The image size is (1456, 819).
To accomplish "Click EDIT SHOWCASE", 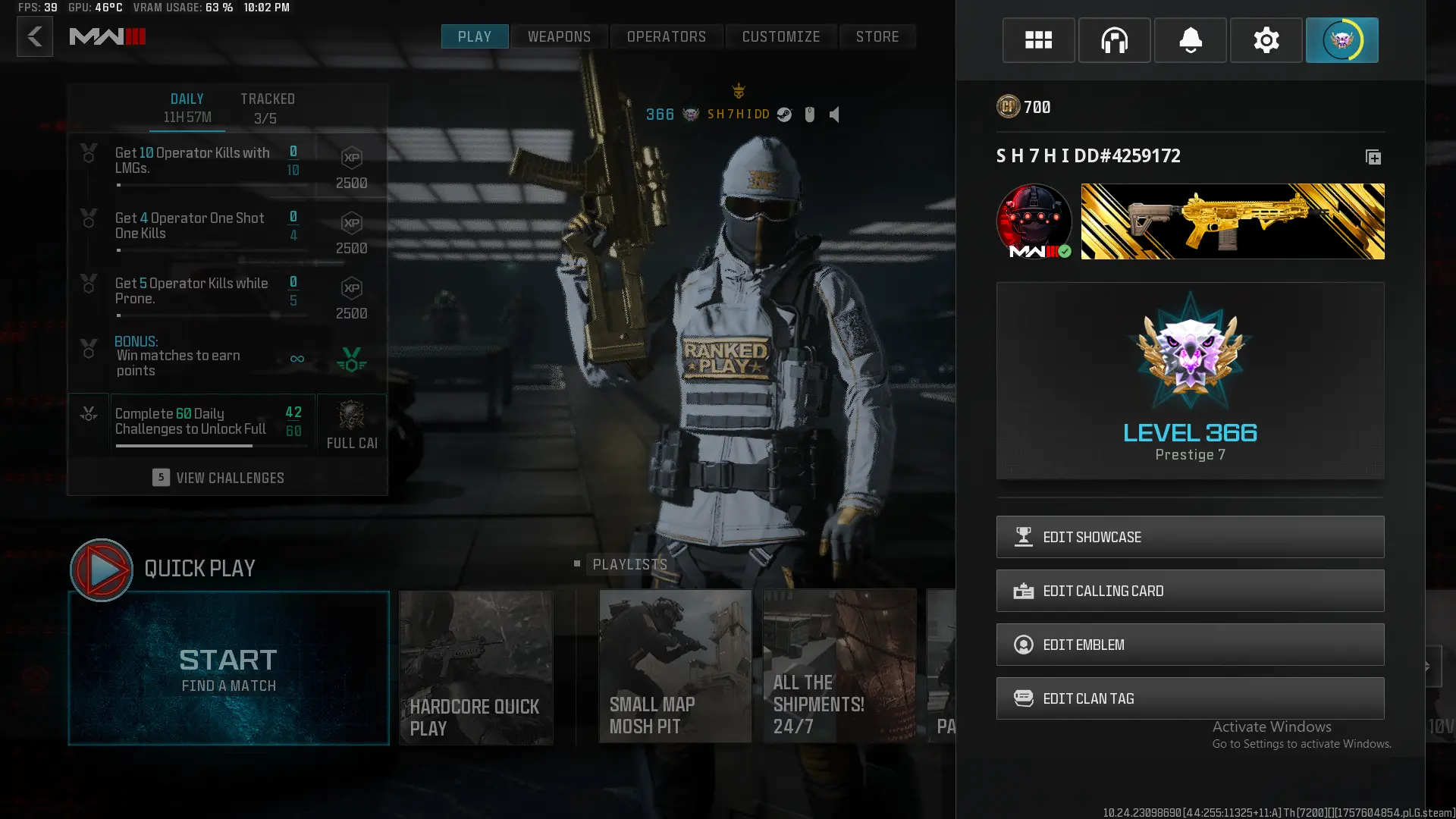I will (1190, 537).
